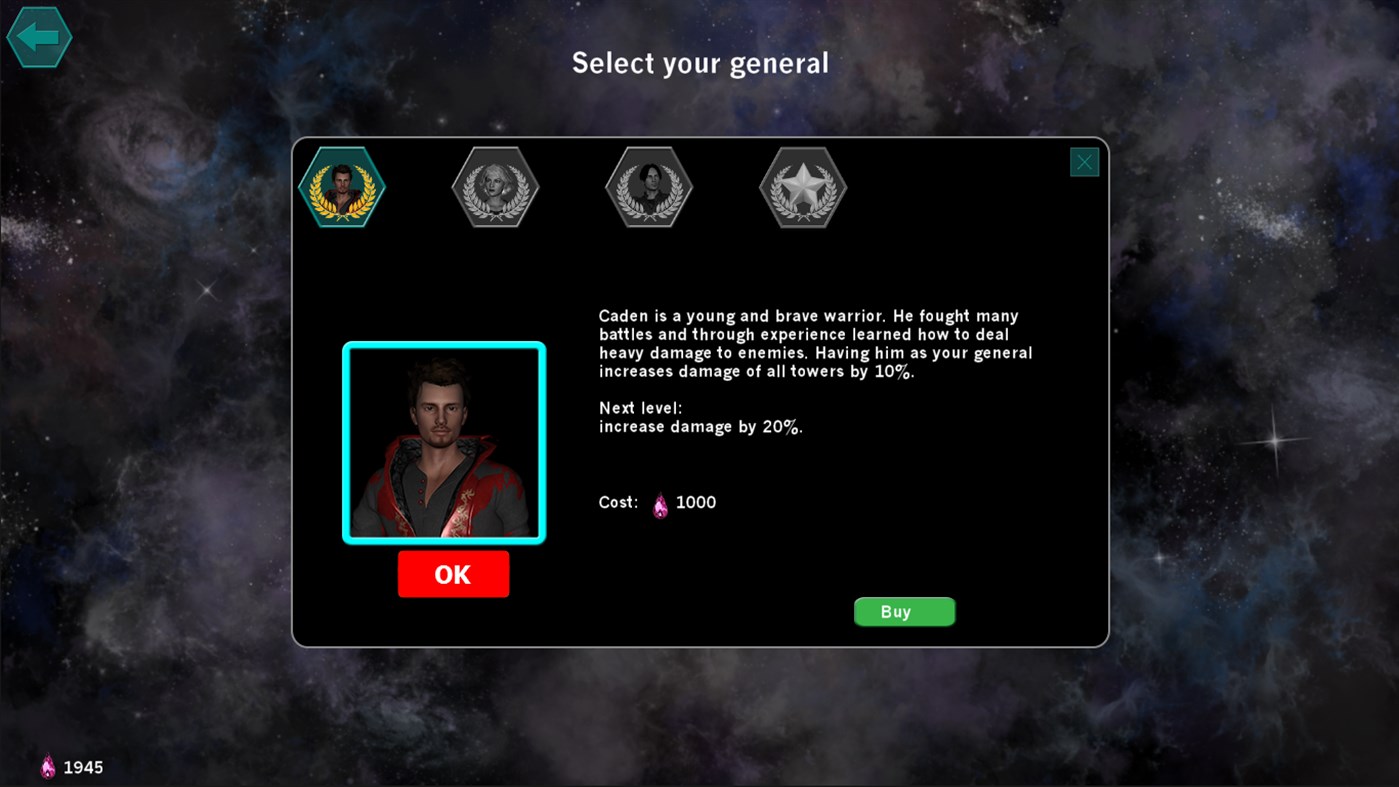Click the highlighted Caden portrait
The height and width of the screenshot is (787, 1399).
443,443
